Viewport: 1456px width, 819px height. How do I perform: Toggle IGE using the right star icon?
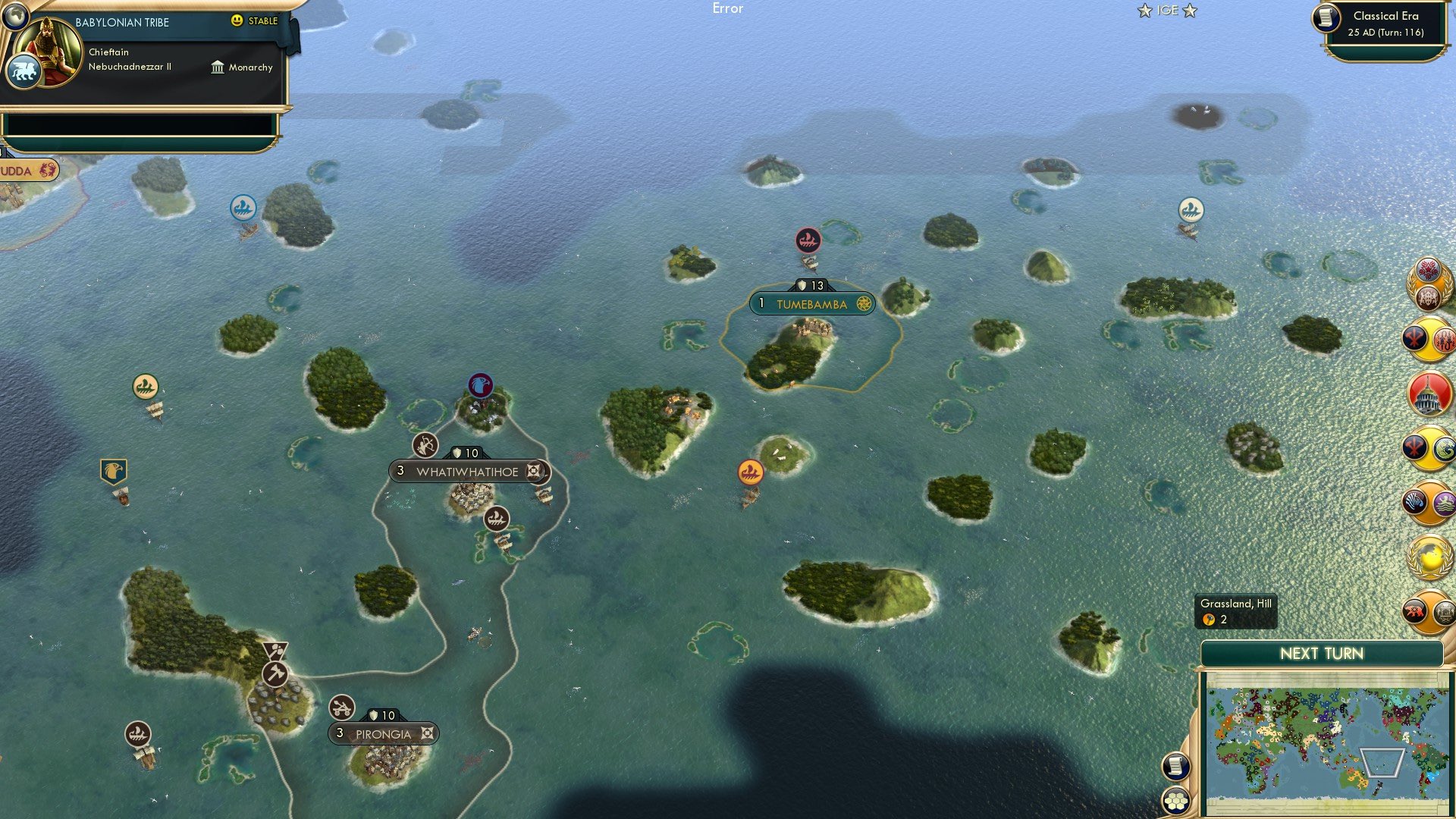pyautogui.click(x=1191, y=11)
